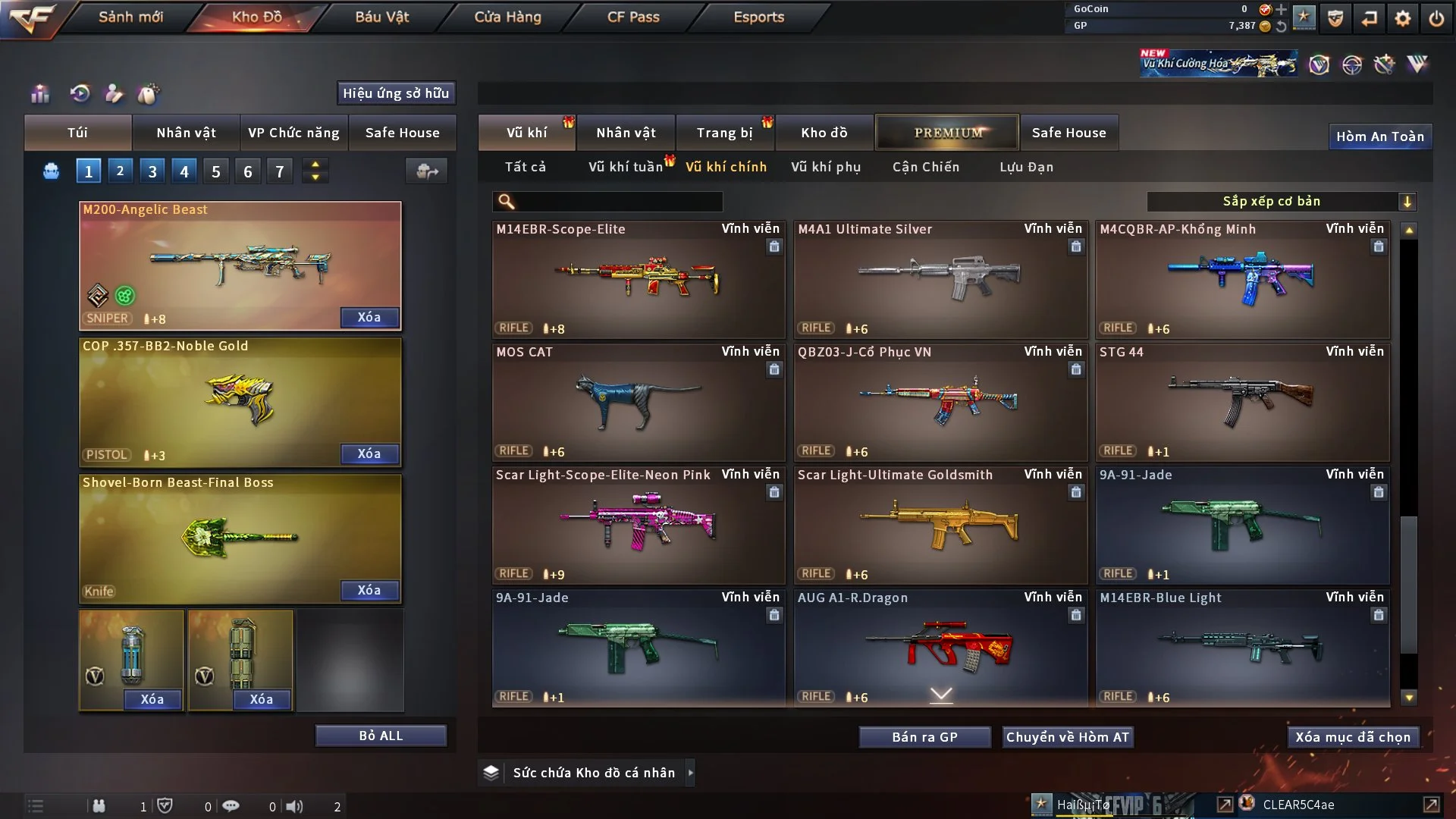This screenshot has height=819, width=1456.
Task: Choose the MOS CAT weapon tile
Action: [638, 402]
